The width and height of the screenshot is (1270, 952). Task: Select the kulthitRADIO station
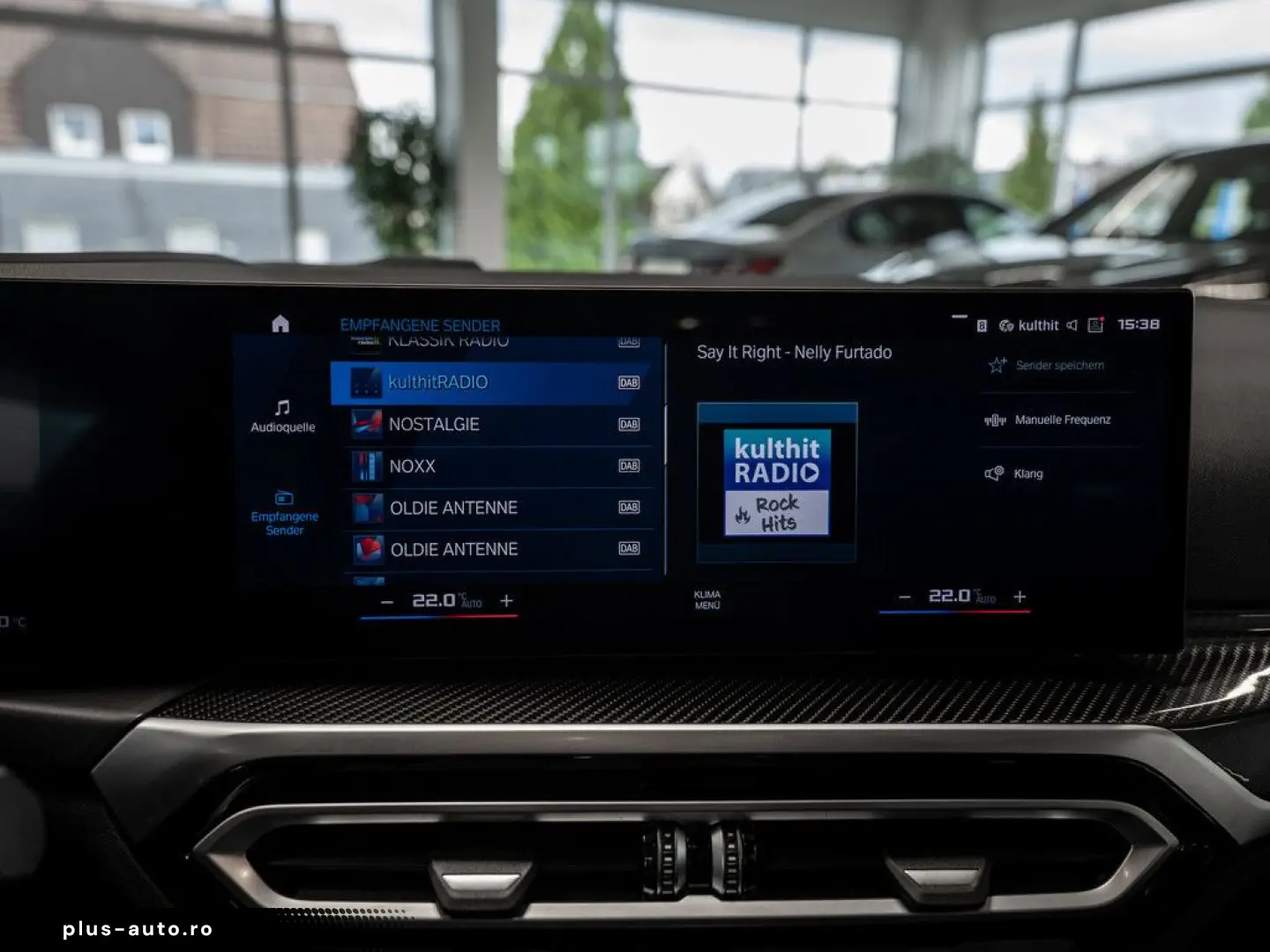click(x=497, y=383)
